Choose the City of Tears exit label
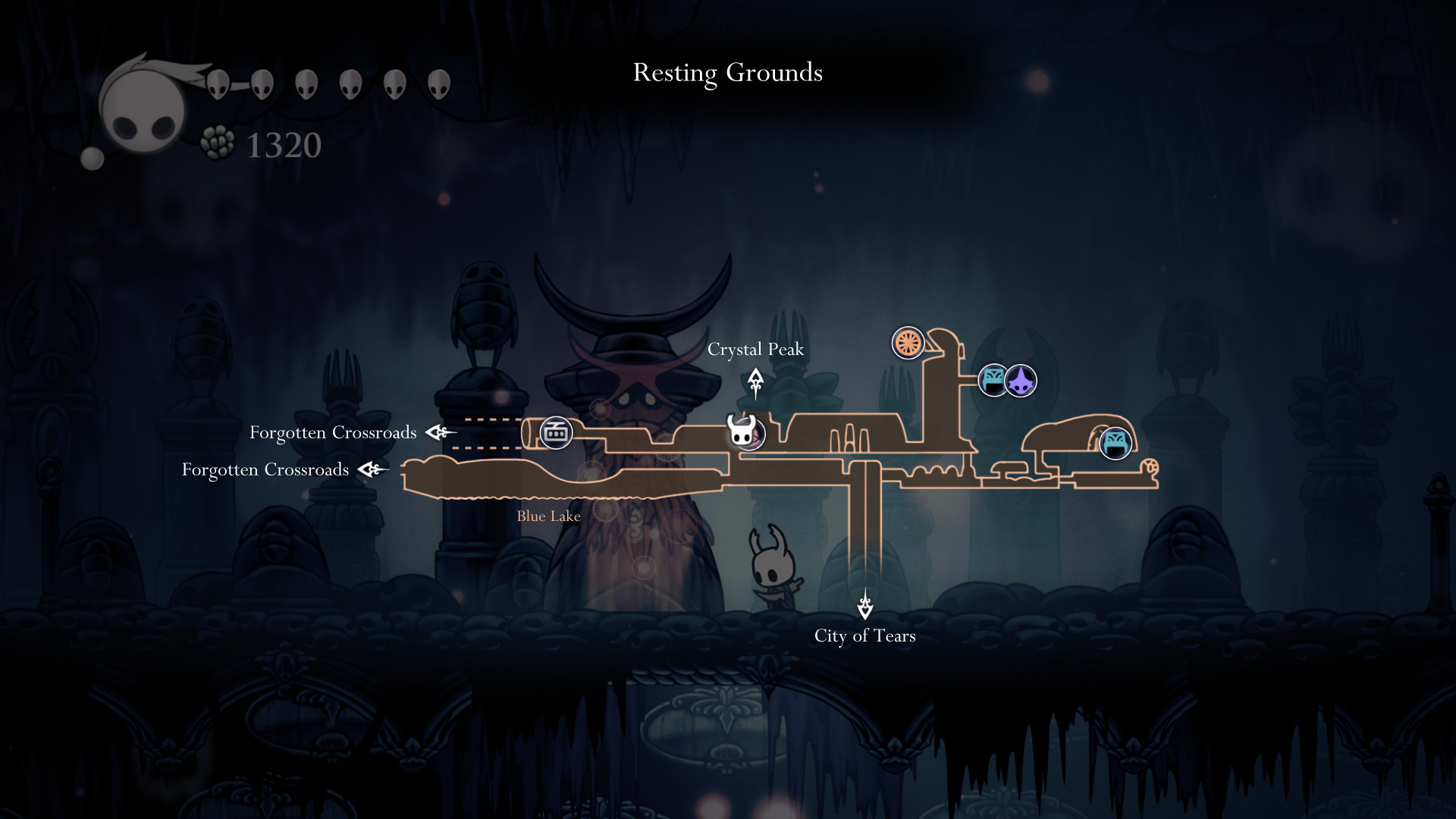The height and width of the screenshot is (819, 1456). [x=864, y=635]
